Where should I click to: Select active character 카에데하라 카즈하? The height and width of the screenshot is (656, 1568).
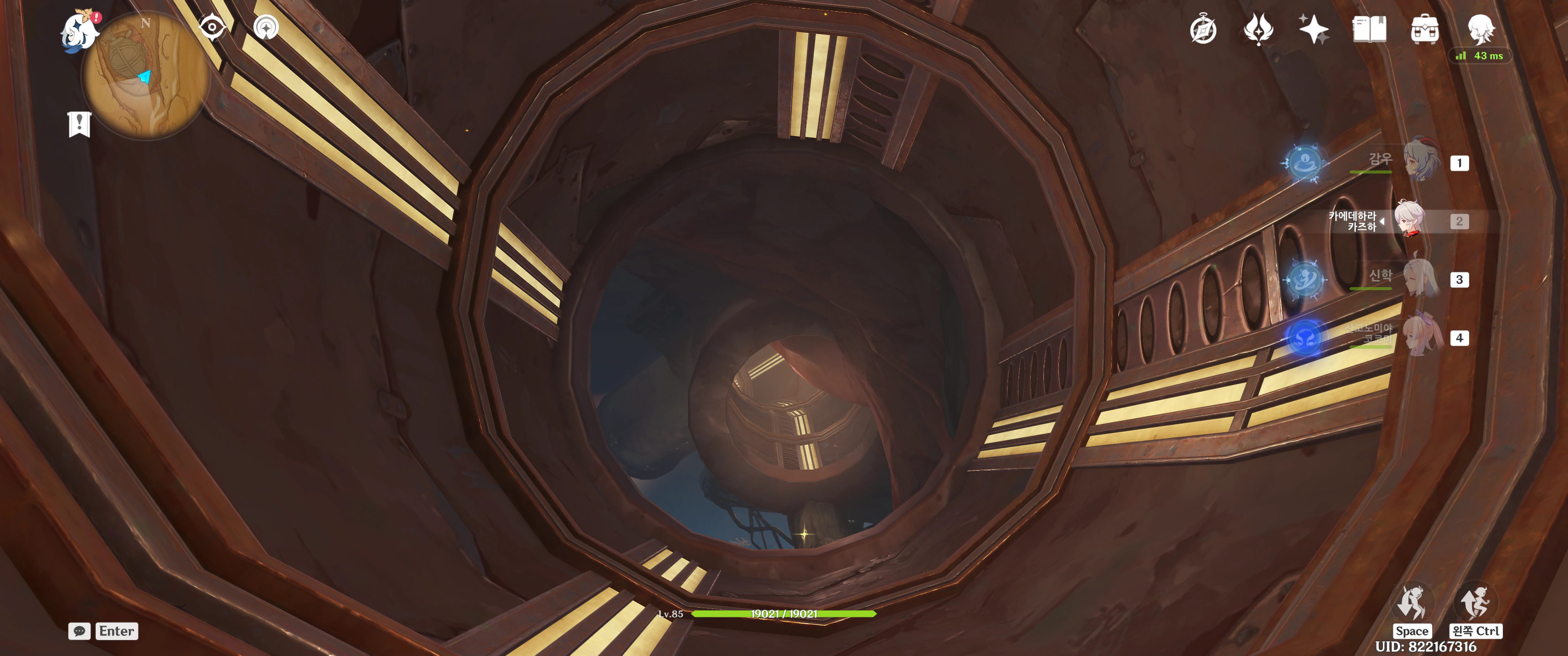pos(1410,220)
